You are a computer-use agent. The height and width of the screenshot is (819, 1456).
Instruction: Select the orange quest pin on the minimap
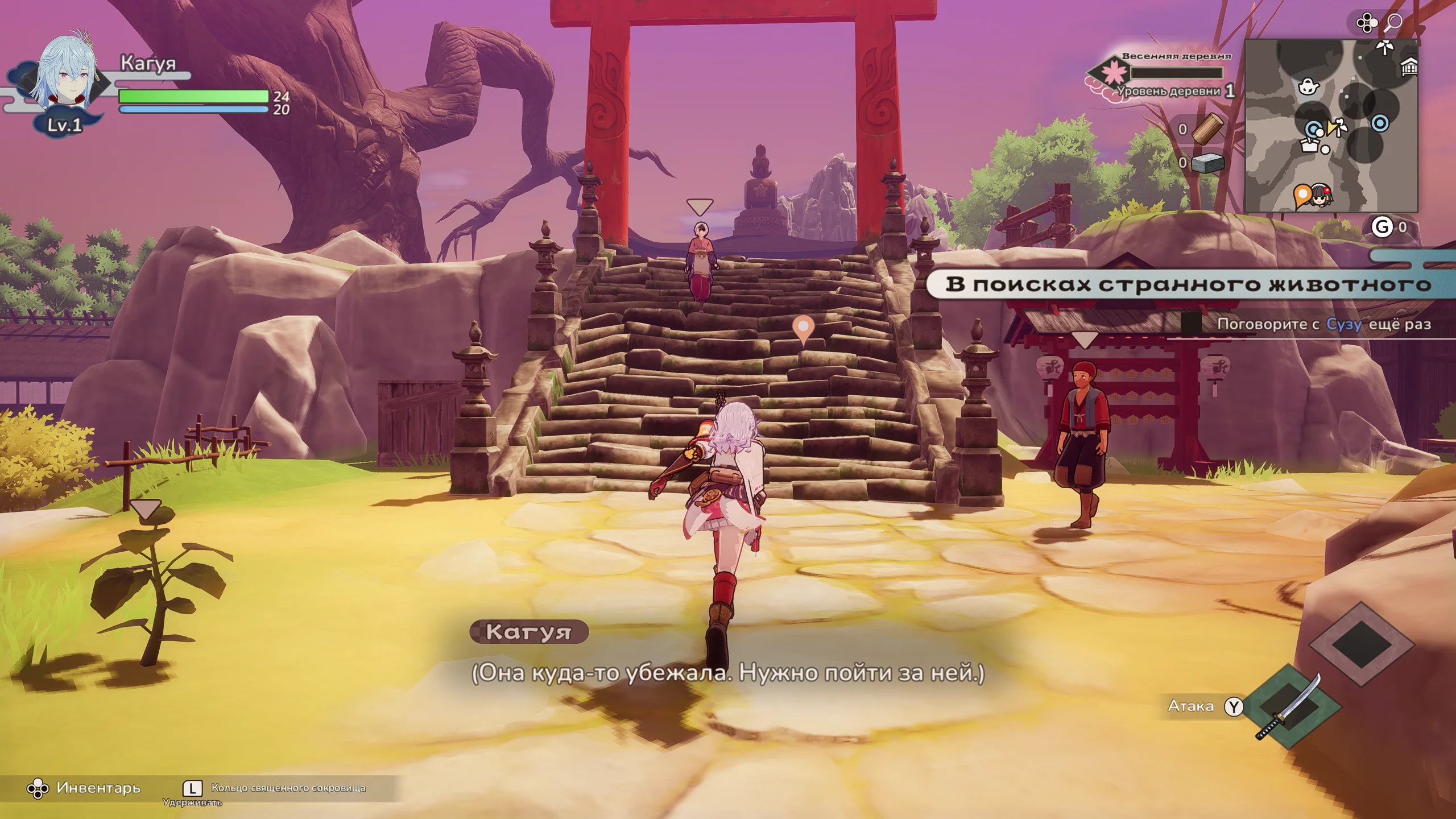click(x=1301, y=196)
